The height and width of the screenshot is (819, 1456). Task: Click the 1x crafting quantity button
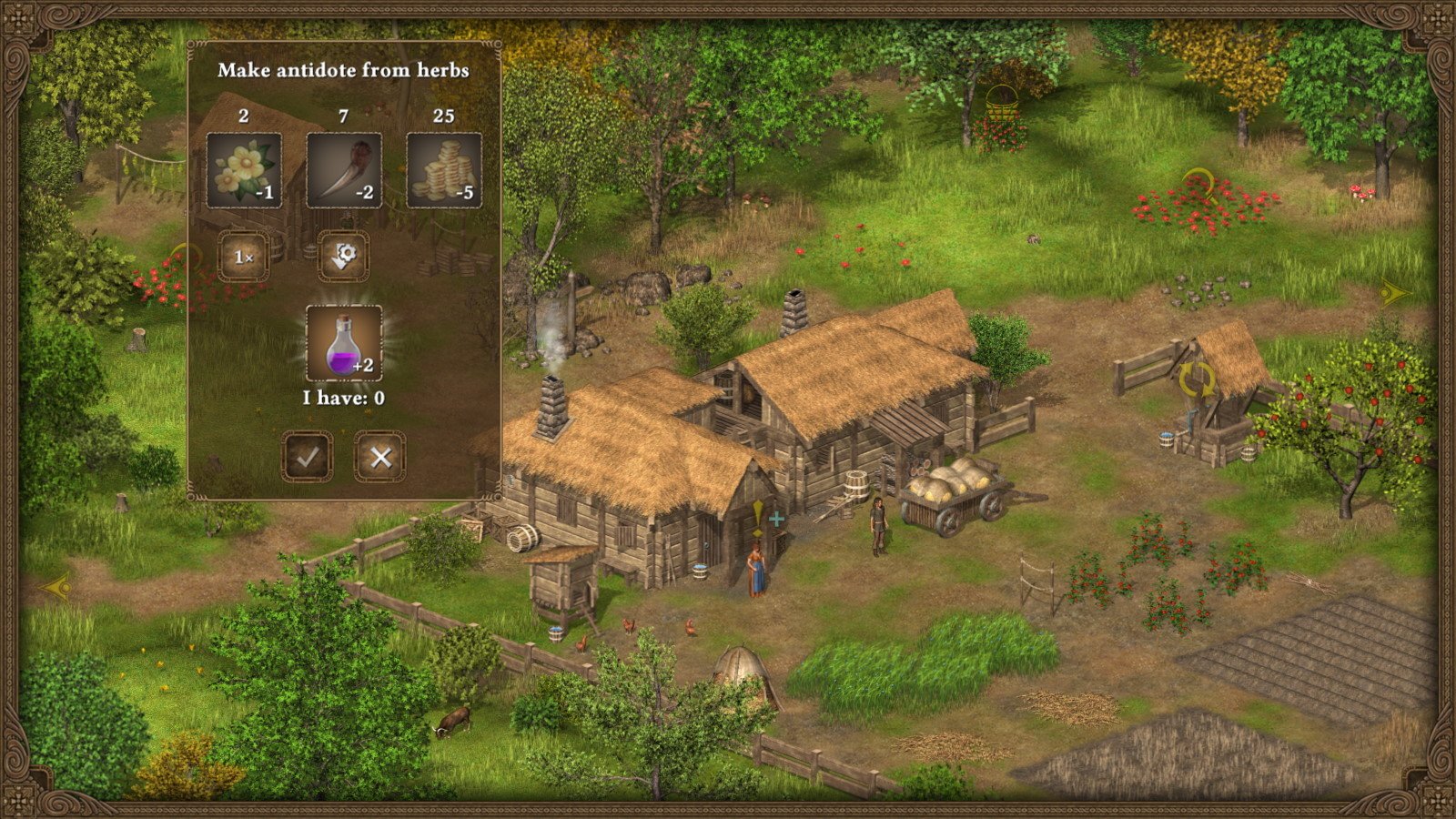(244, 257)
